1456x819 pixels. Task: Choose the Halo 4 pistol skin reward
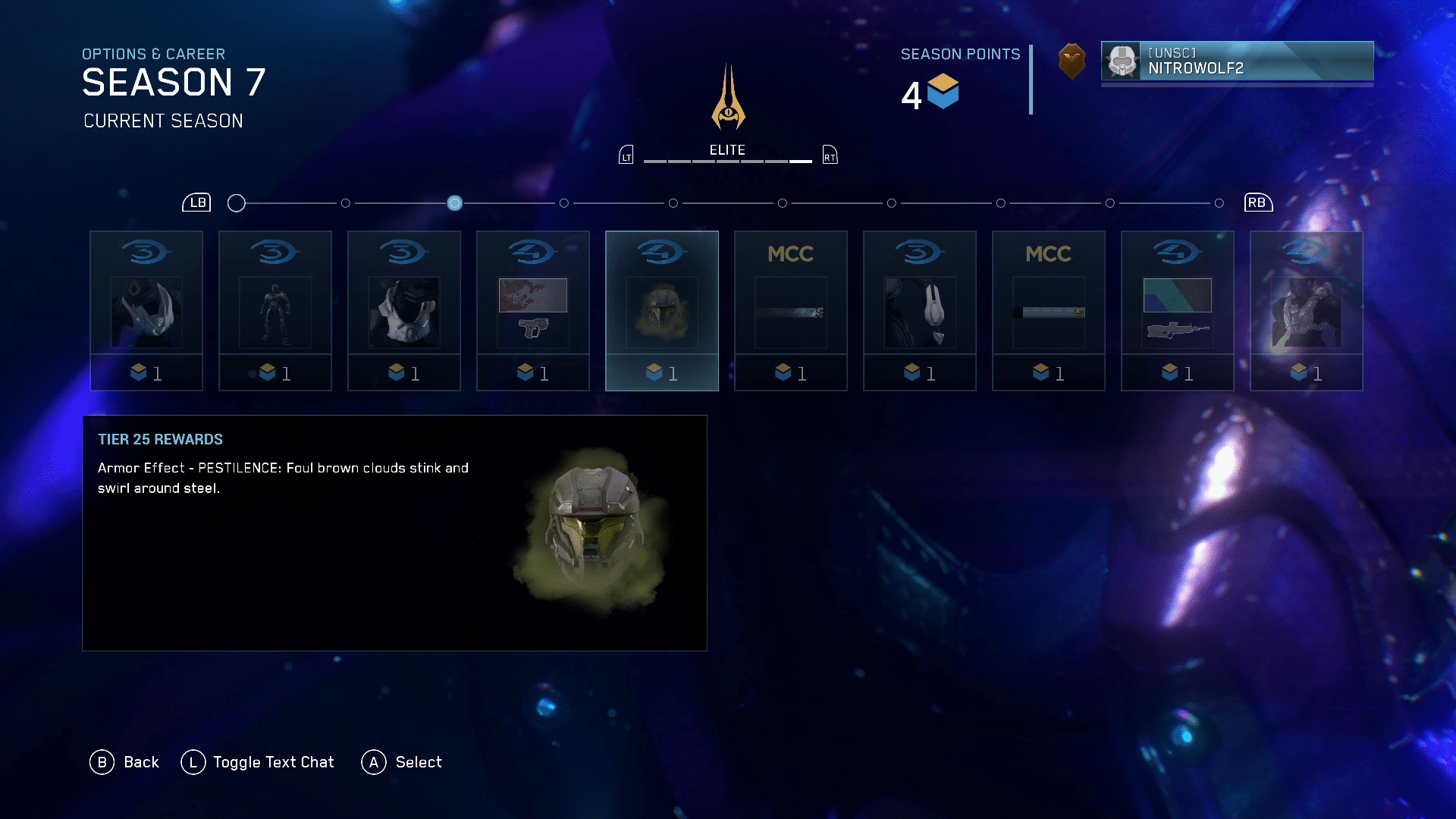tap(533, 311)
